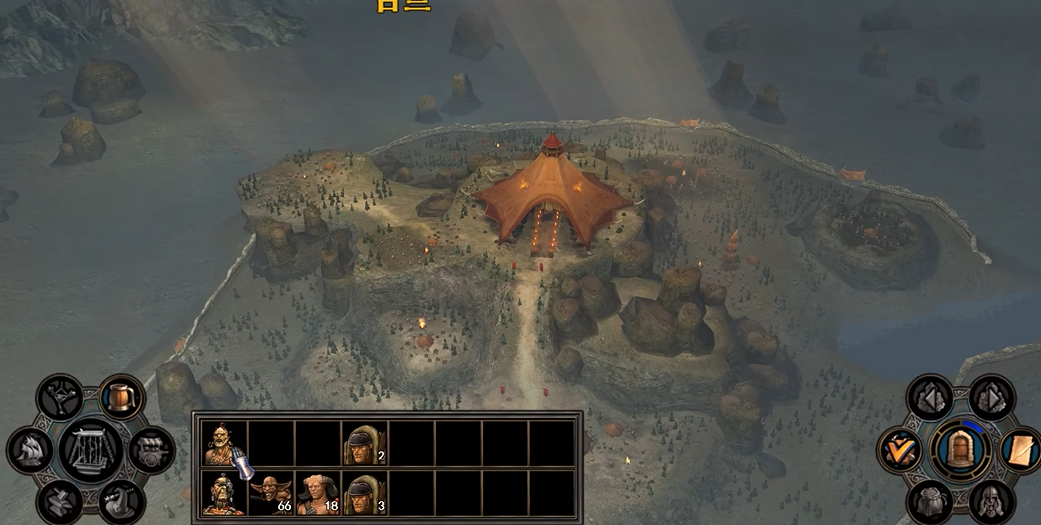Open the tavern via the beer mug icon
Viewport: 1041px width, 525px height.
(x=122, y=399)
